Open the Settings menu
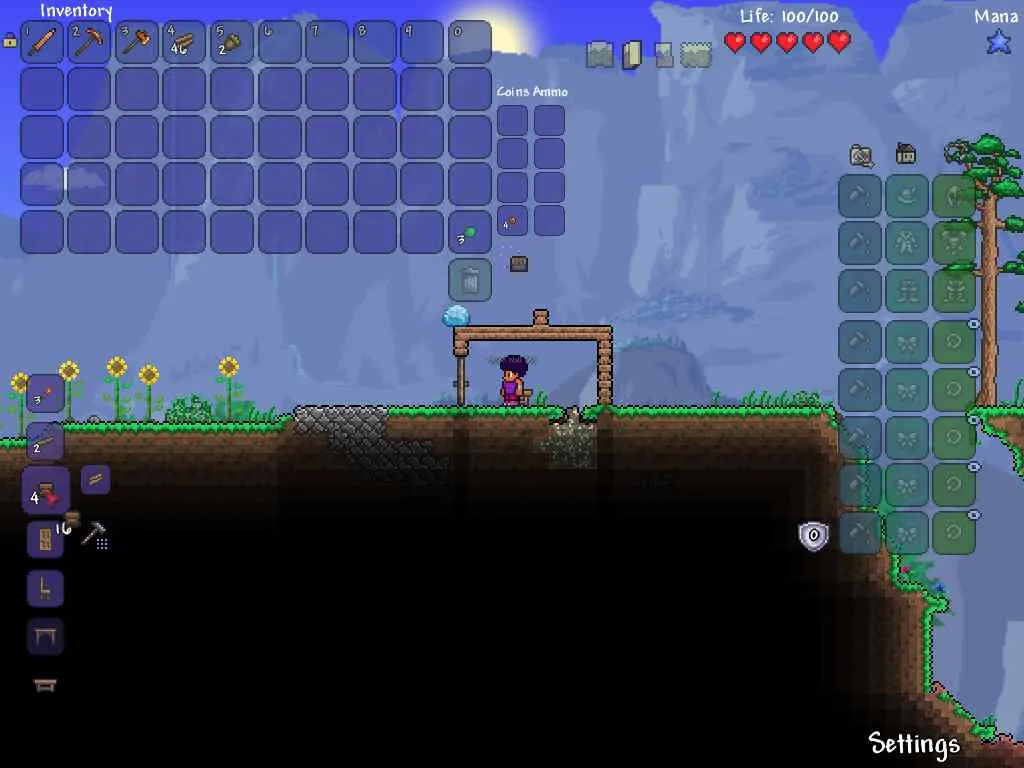1024x768 pixels. pyautogui.click(x=914, y=743)
